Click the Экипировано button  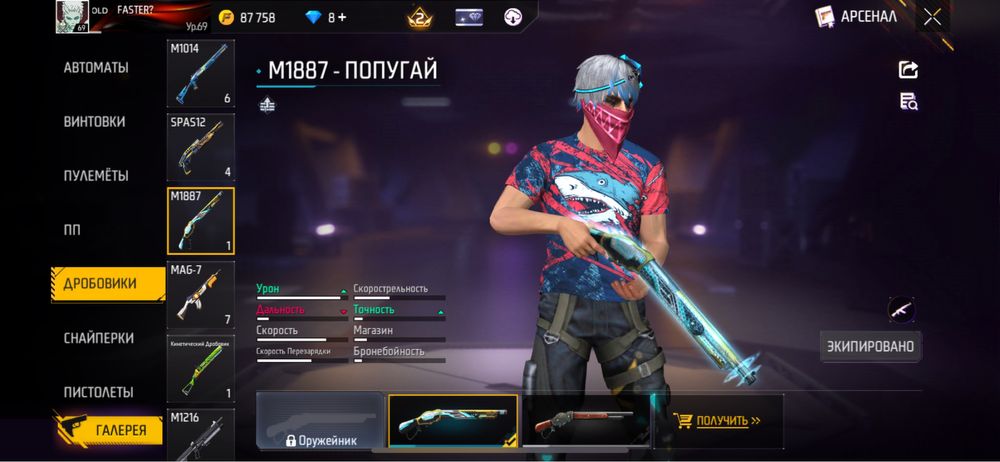870,347
